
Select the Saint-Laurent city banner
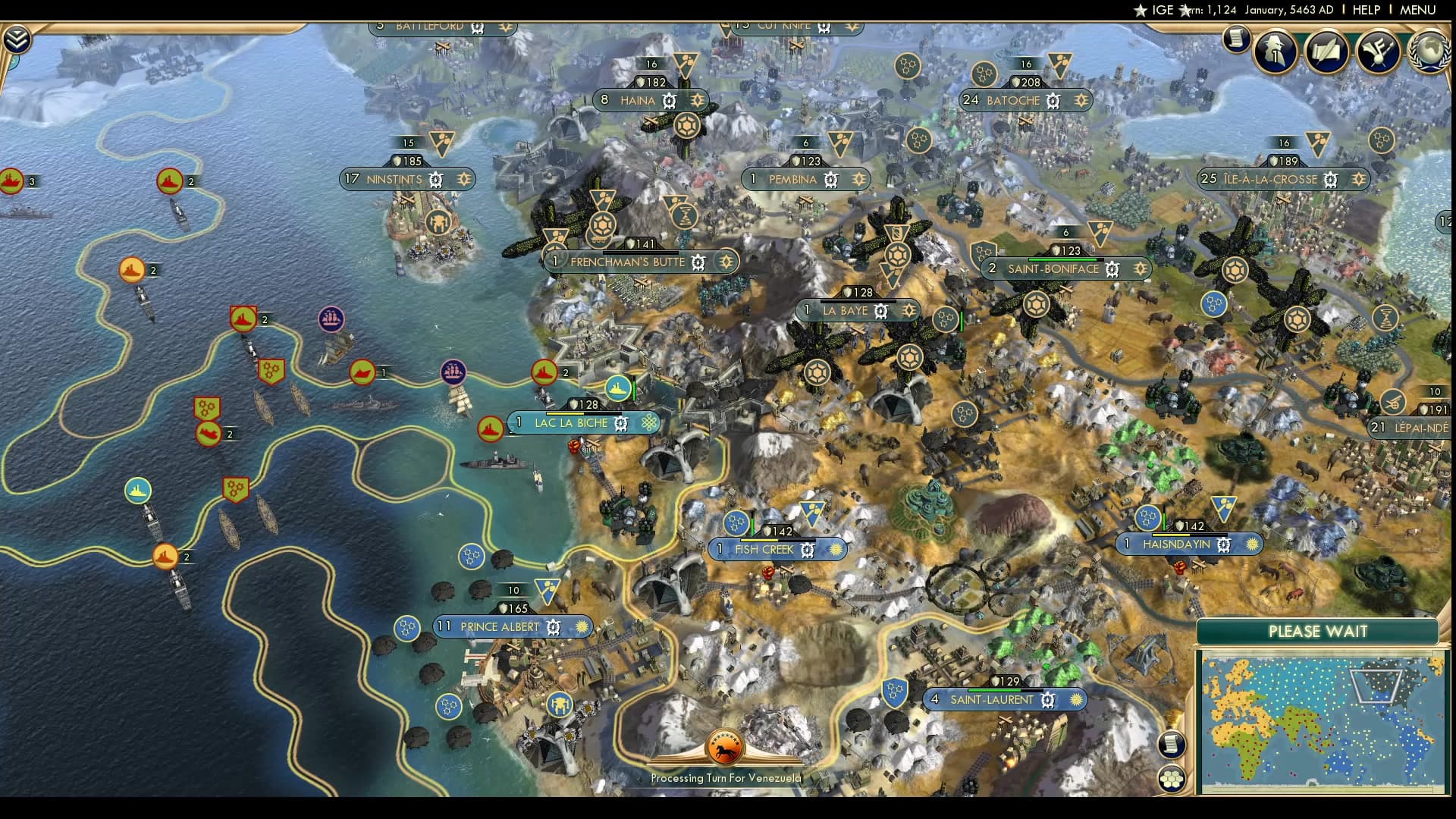pos(993,700)
